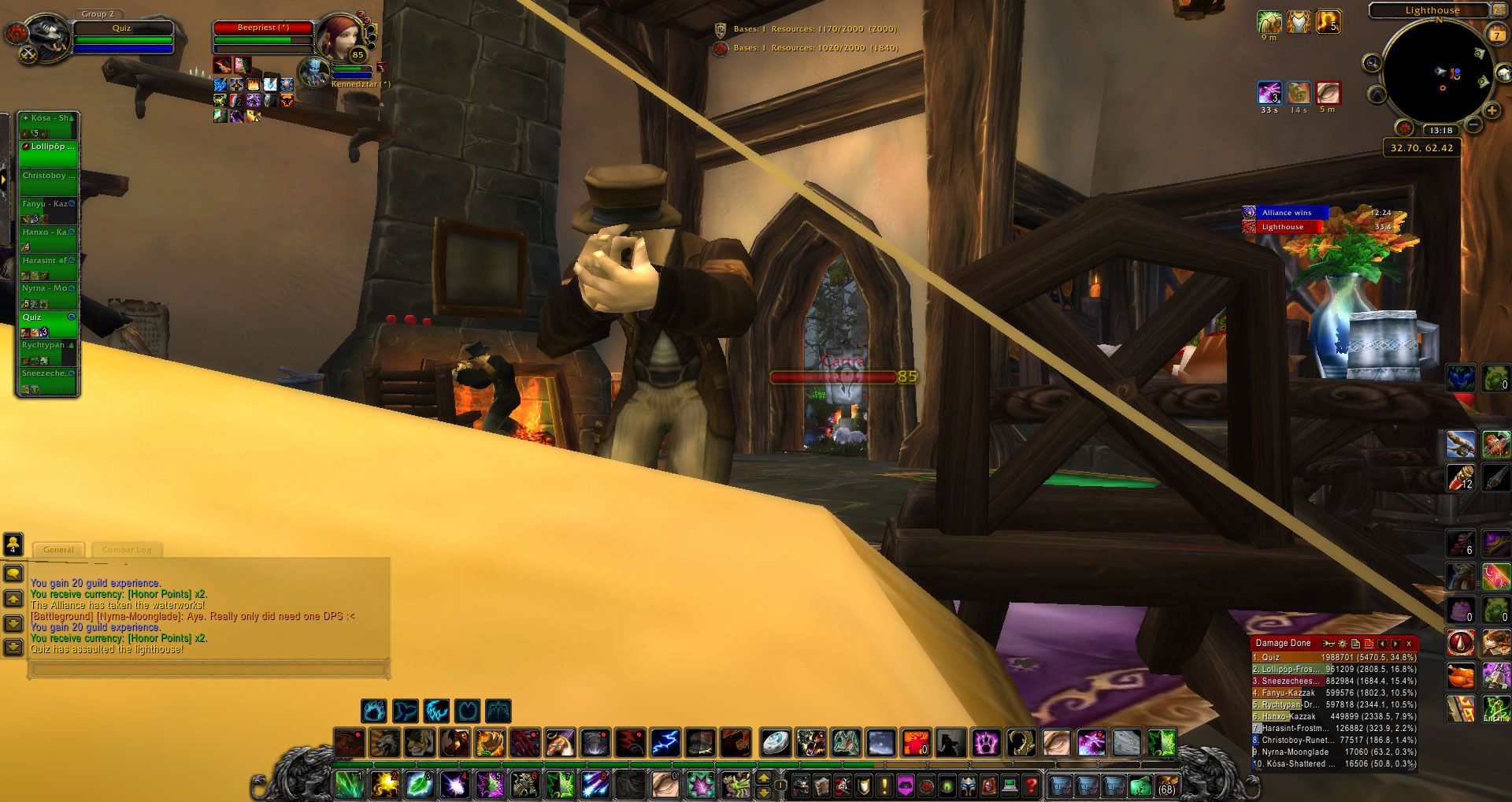Select the General chat tab
Viewport: 1512px width, 802px height.
click(59, 550)
